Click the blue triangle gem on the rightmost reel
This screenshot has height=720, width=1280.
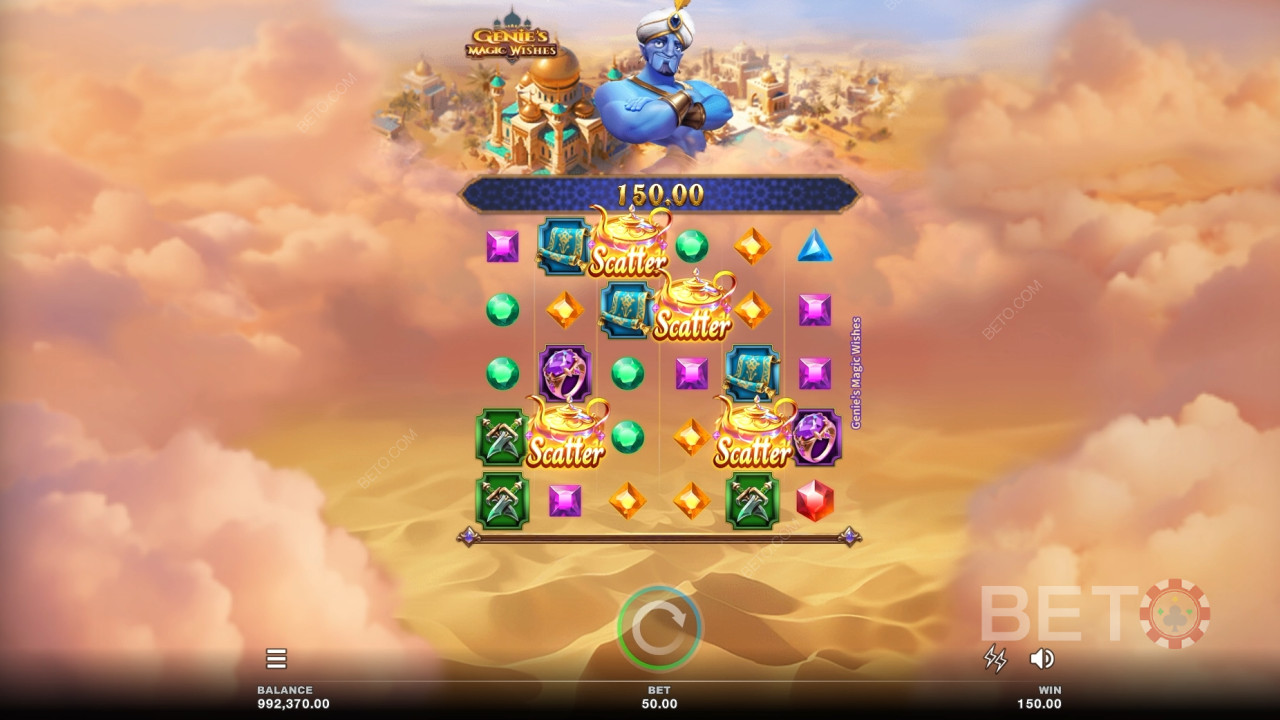click(815, 248)
